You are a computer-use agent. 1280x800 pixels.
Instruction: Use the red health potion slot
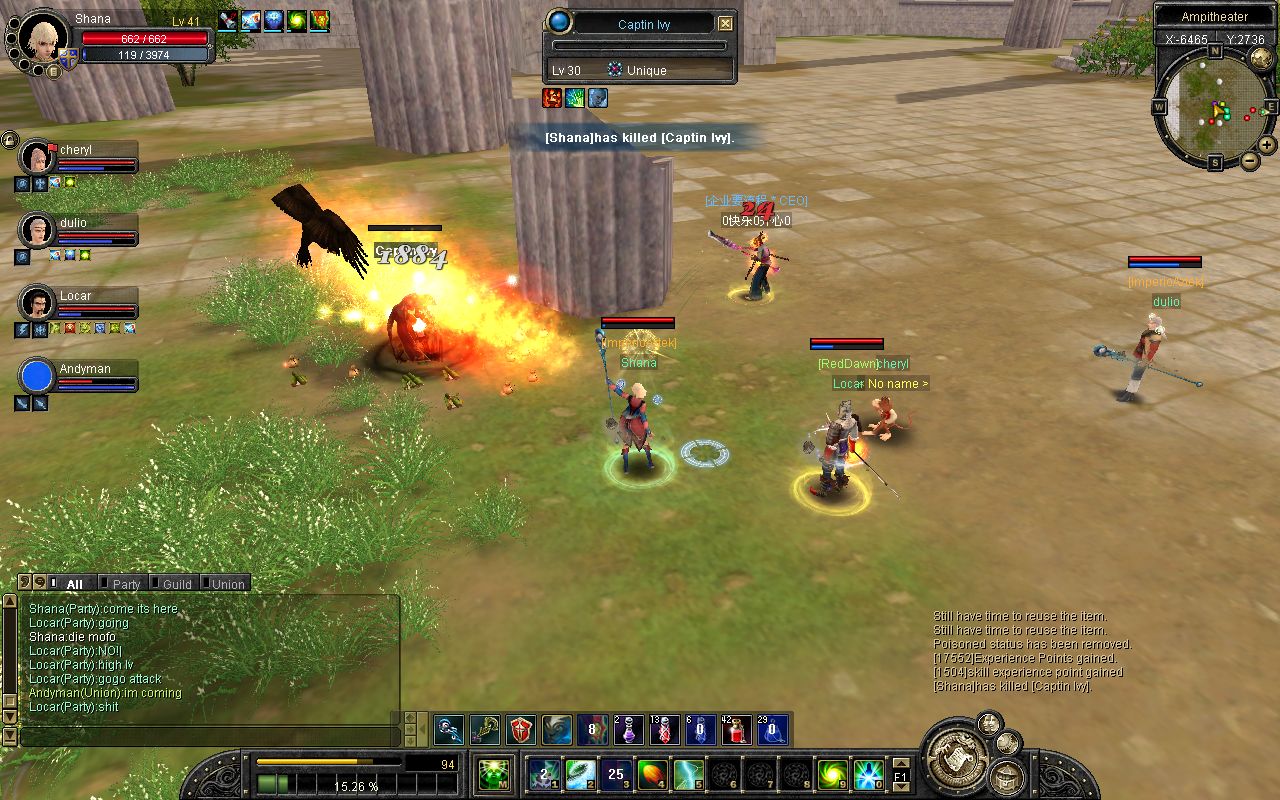[737, 730]
